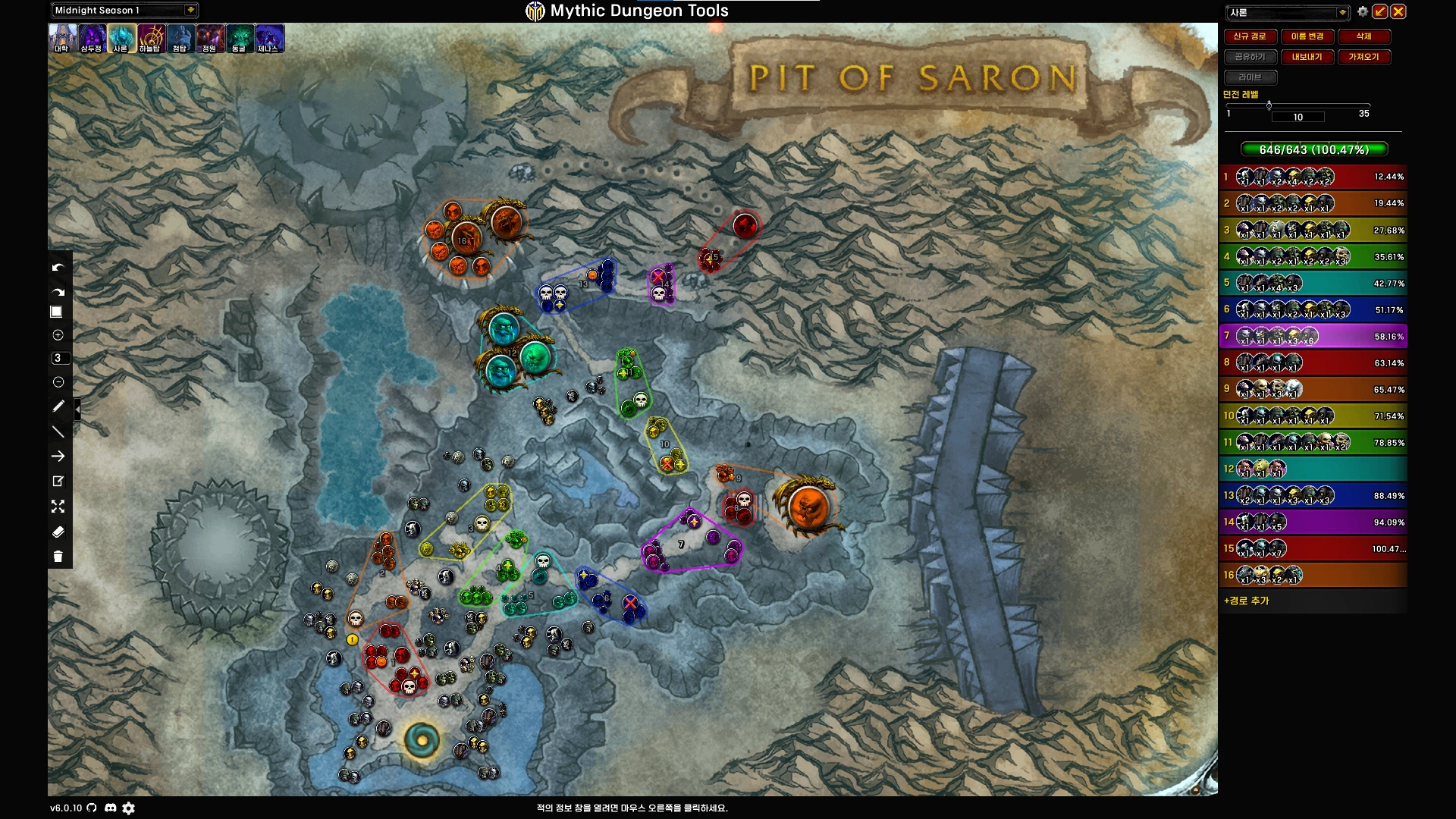Minimize the window with the arrow button
Viewport: 1456px width, 819px height.
point(1380,11)
